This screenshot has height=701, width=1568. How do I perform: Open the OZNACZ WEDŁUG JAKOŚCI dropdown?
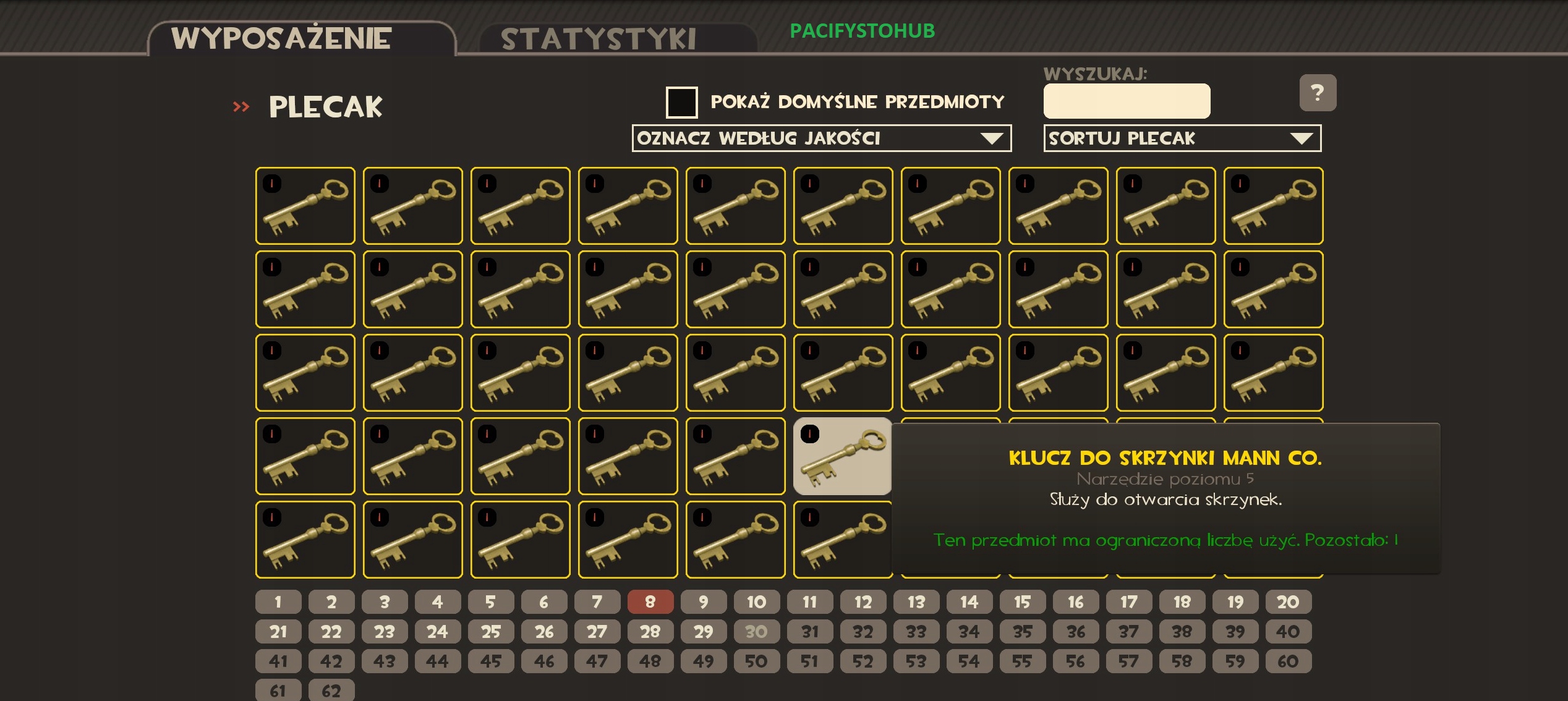[x=820, y=138]
